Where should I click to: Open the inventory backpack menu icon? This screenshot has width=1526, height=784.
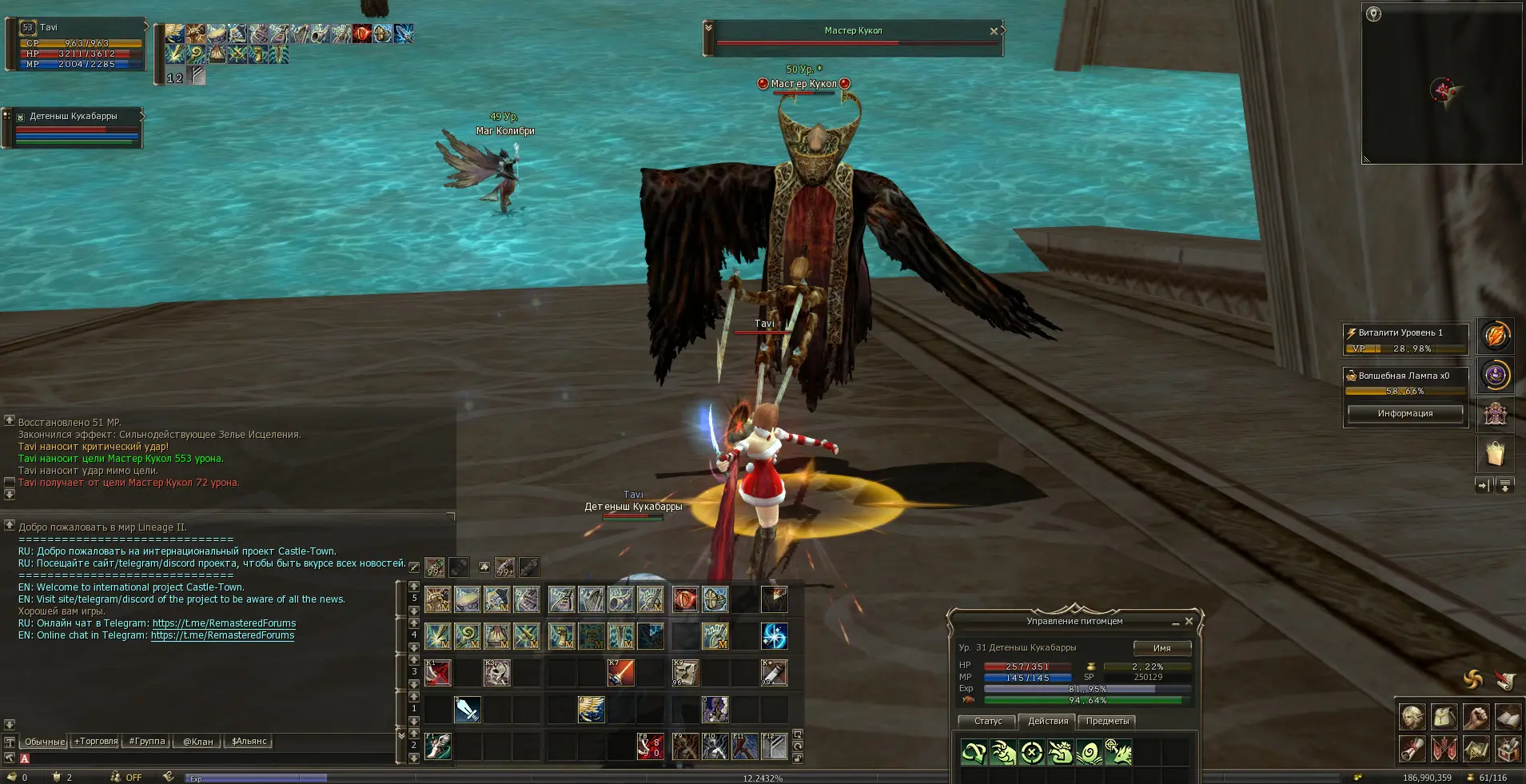click(1444, 718)
